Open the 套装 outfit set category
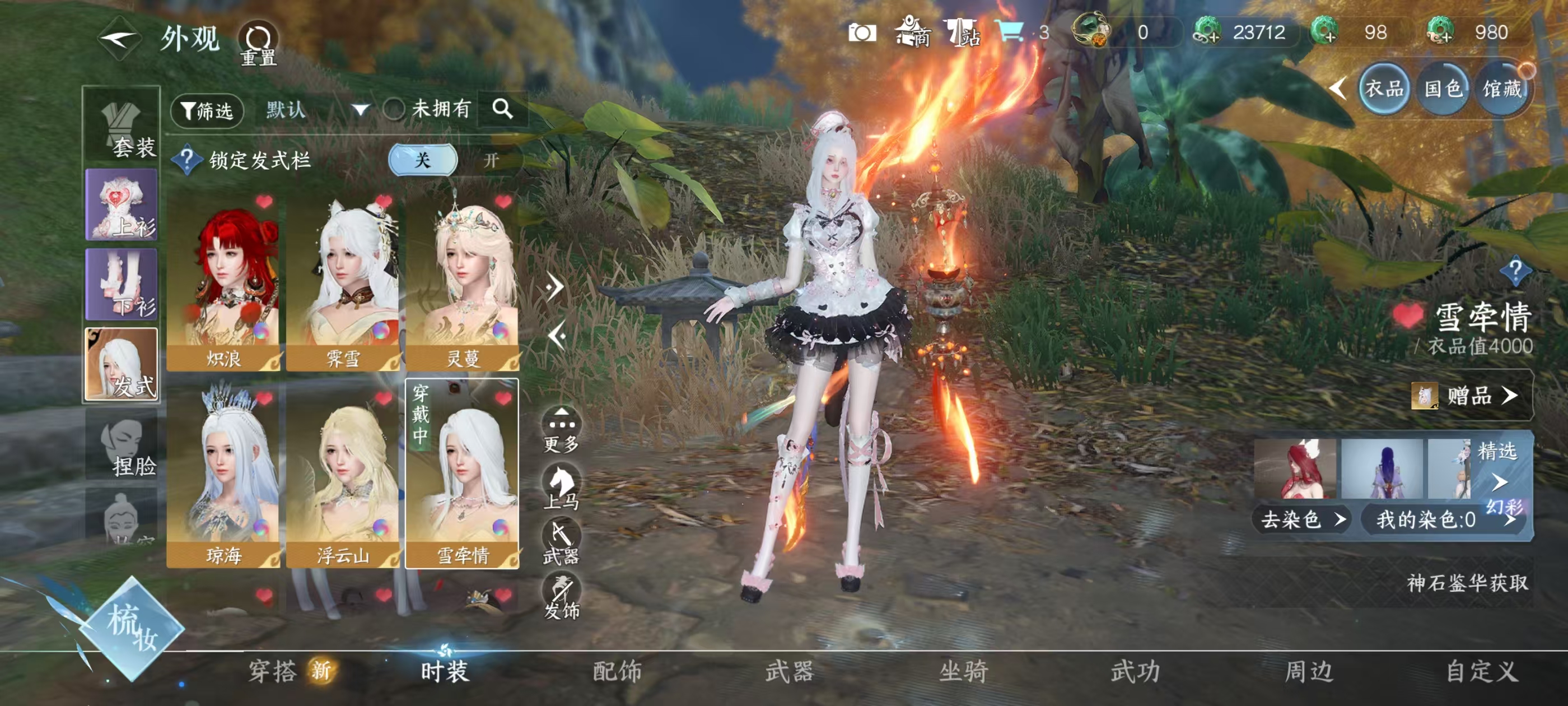This screenshot has width=1568, height=706. pyautogui.click(x=122, y=128)
